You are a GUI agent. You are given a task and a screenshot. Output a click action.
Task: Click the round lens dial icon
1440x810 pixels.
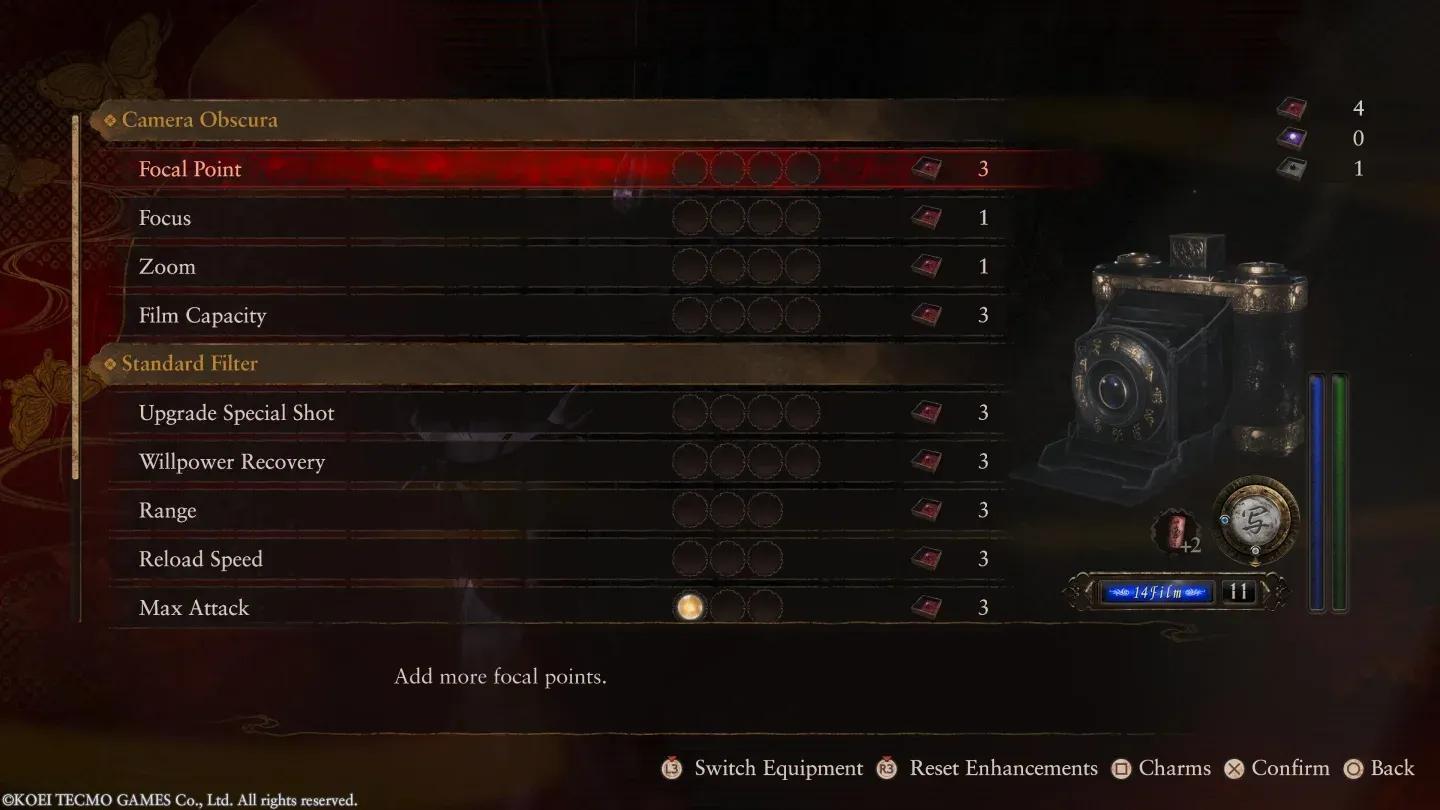pos(1255,517)
